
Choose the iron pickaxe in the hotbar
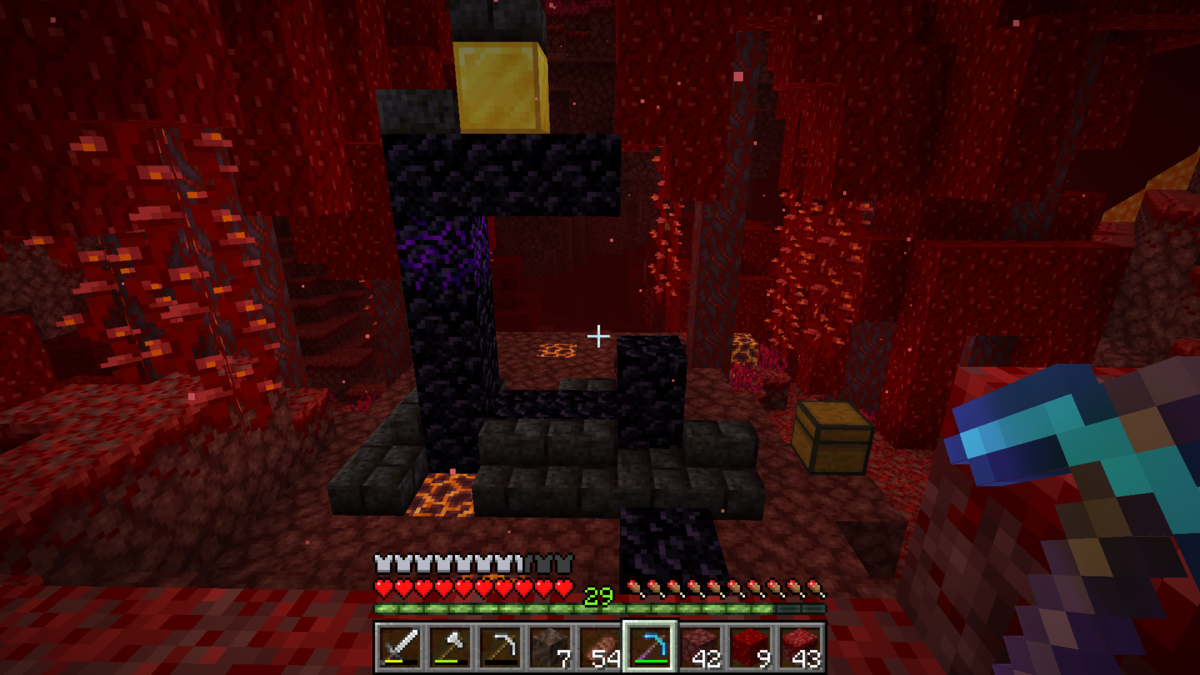[499, 647]
